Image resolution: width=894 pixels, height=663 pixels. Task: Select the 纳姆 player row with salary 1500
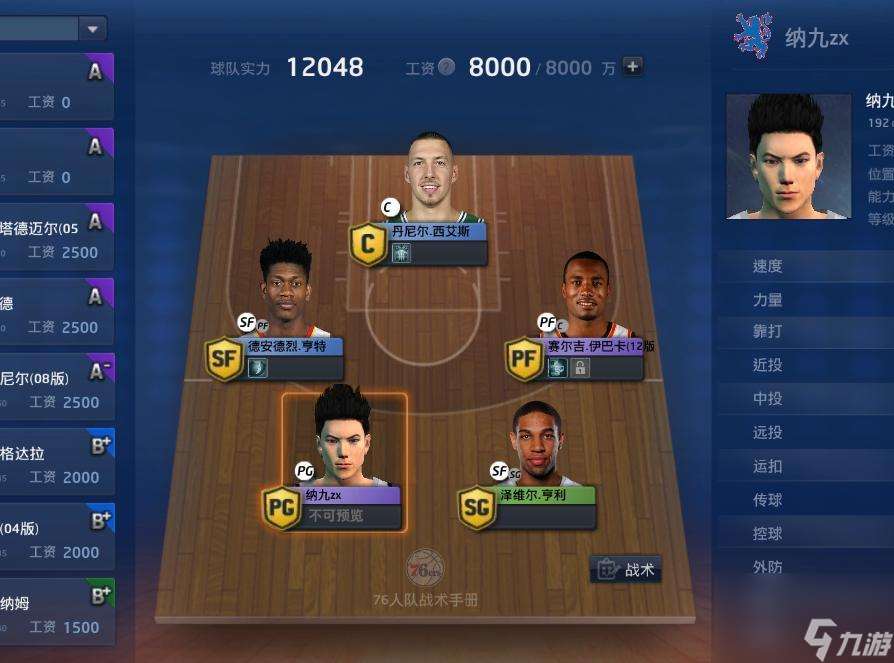(55, 612)
